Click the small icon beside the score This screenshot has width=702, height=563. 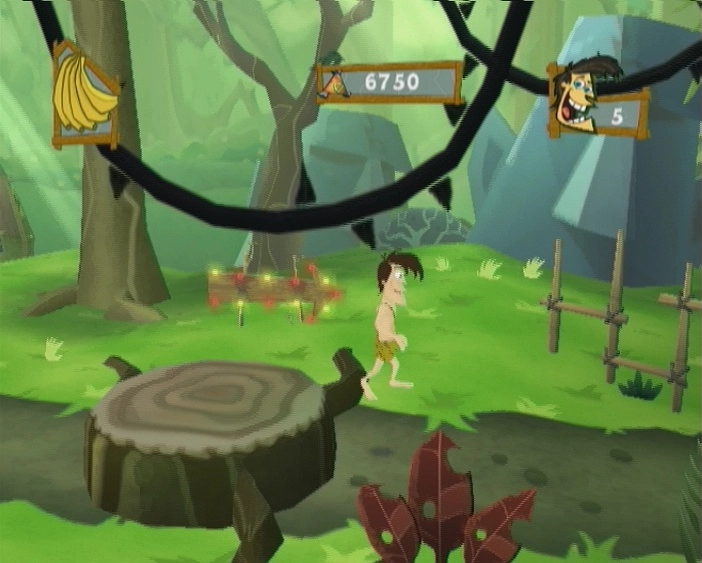336,85
